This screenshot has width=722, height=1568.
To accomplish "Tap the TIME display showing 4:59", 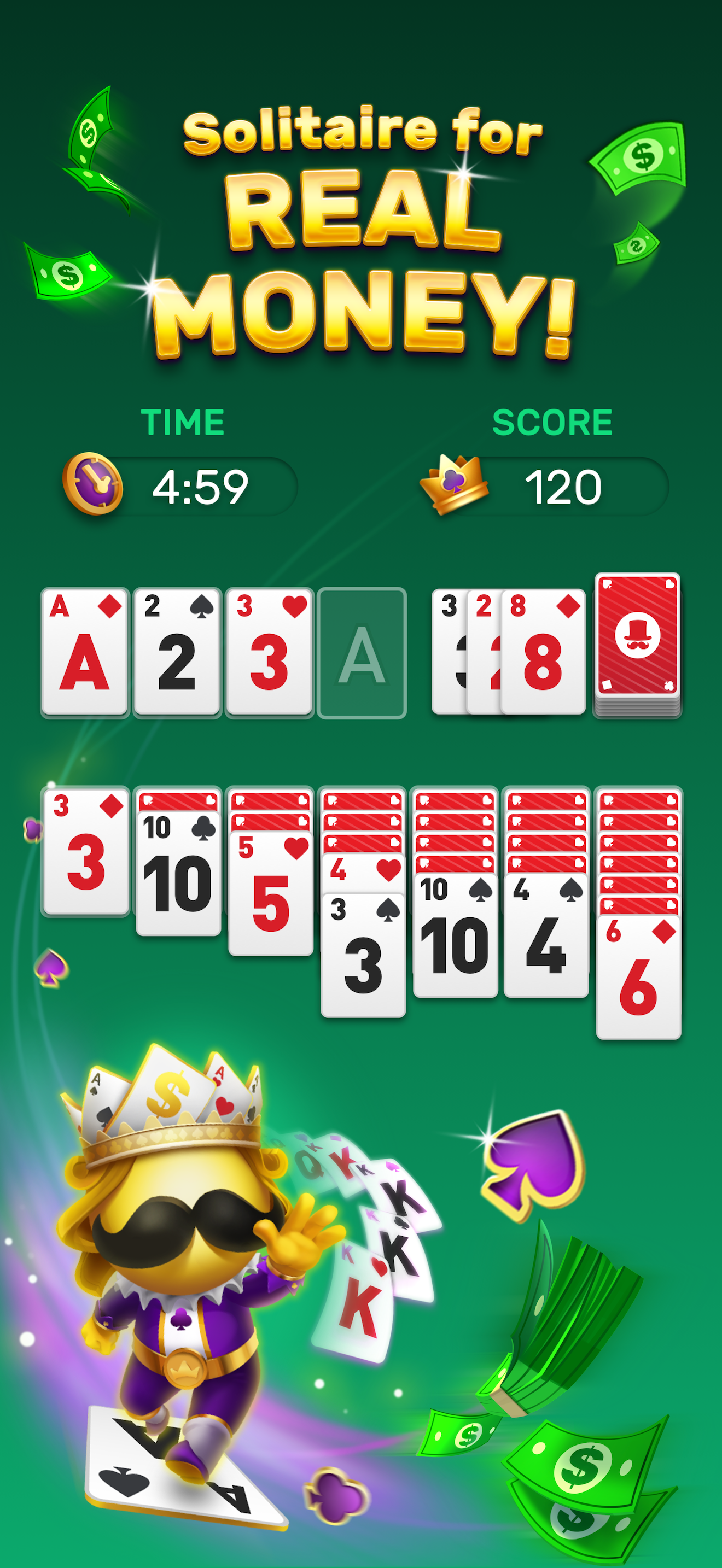I will (201, 484).
